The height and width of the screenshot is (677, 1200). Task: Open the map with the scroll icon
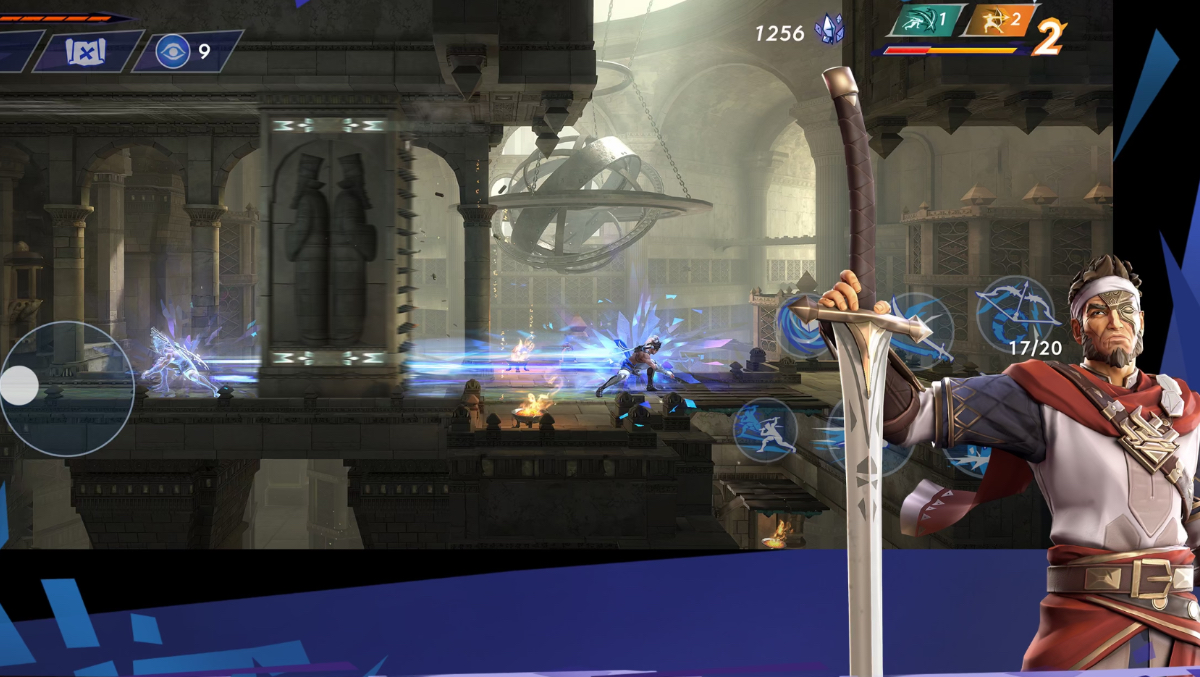(86, 51)
